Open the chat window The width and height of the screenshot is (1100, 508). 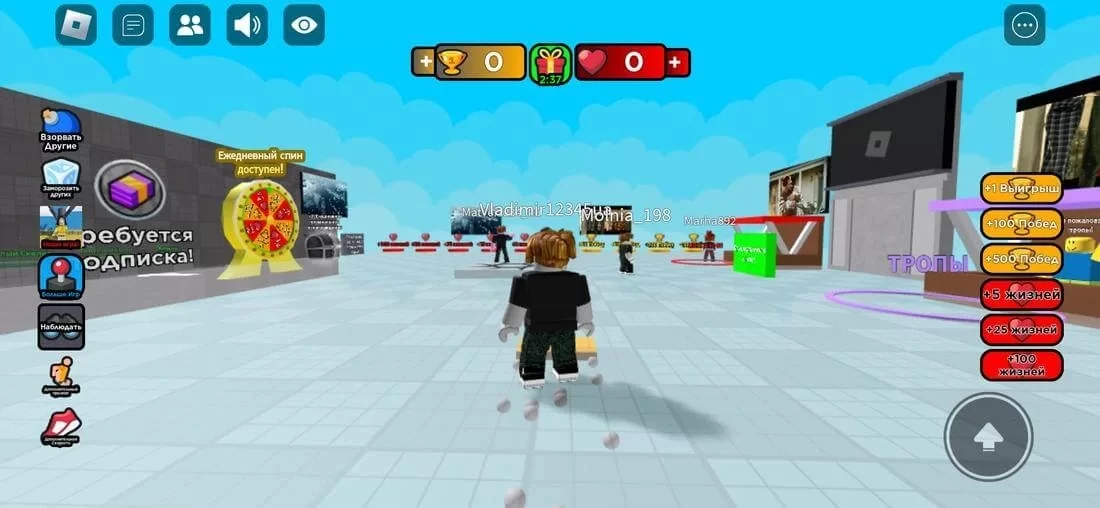click(x=132, y=25)
